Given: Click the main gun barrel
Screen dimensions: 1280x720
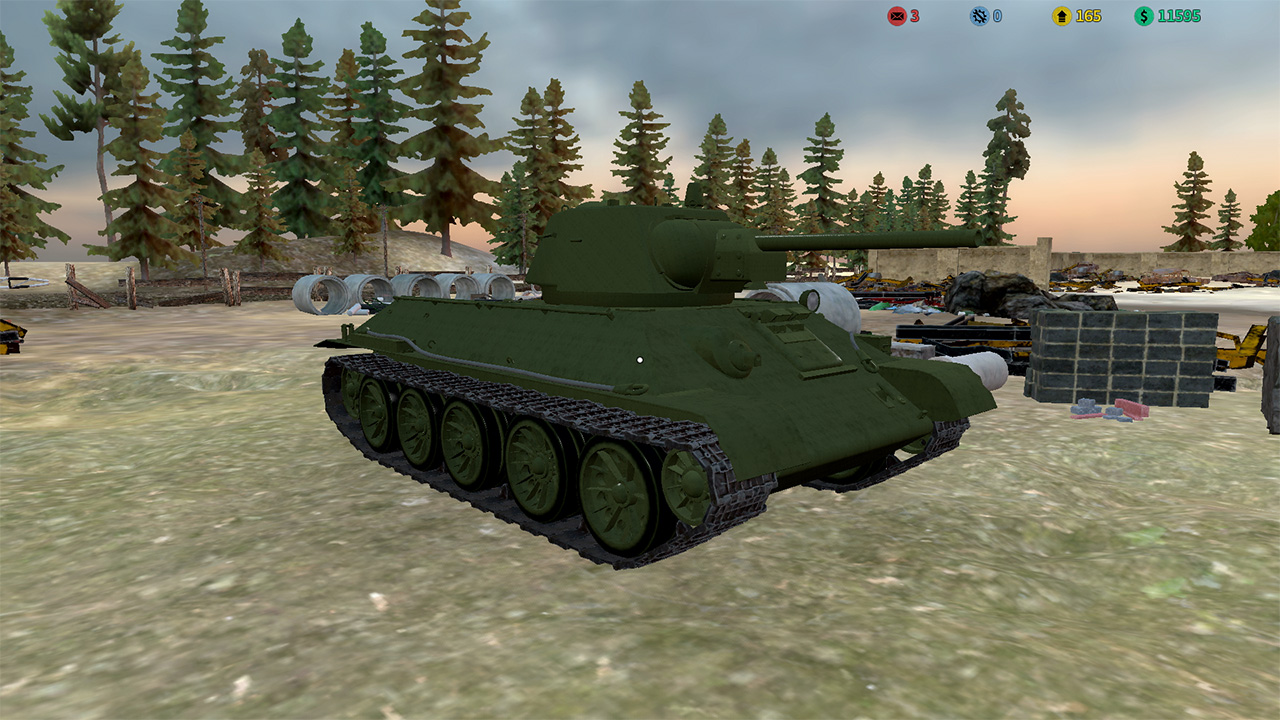Looking at the screenshot, I should (880, 240).
